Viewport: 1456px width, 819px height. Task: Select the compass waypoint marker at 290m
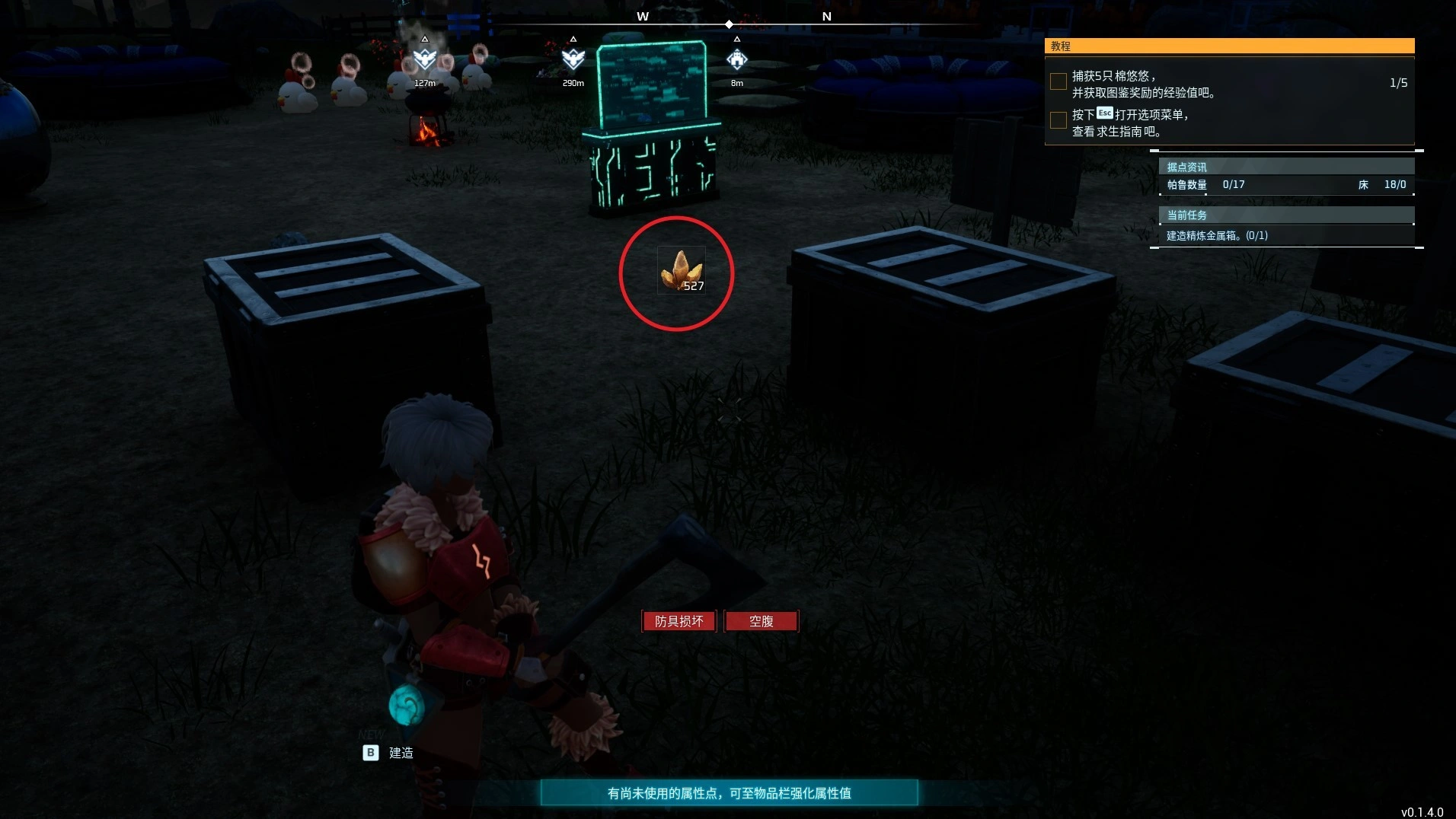pos(573,59)
